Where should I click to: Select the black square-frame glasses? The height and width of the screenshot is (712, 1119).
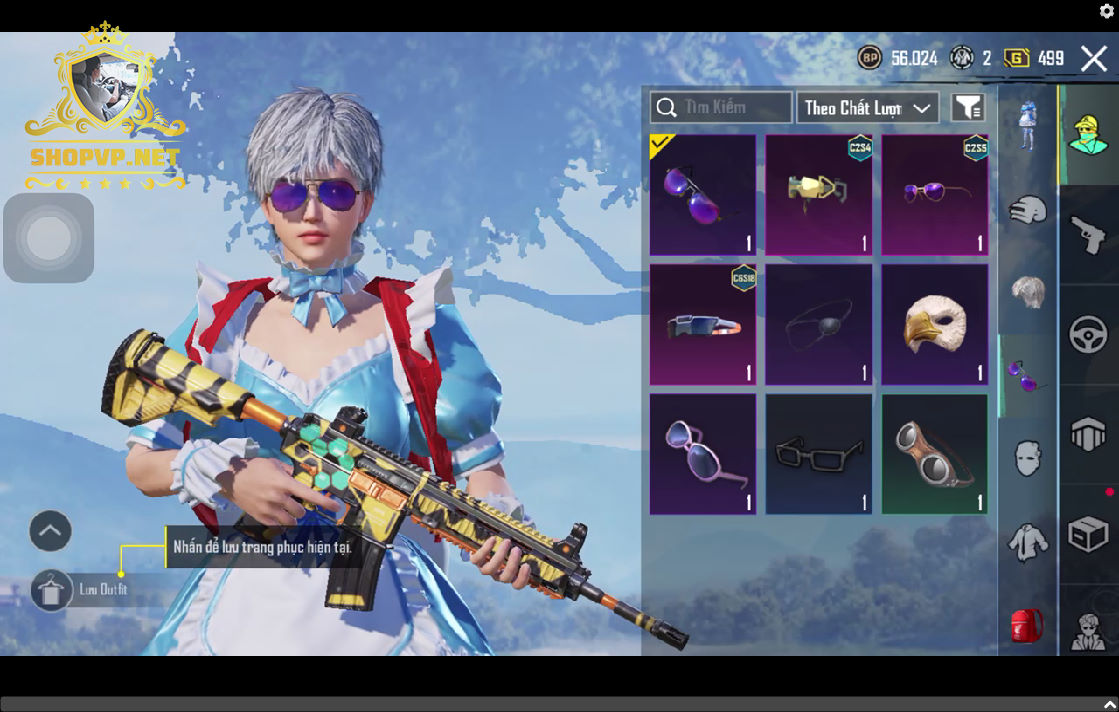(819, 454)
